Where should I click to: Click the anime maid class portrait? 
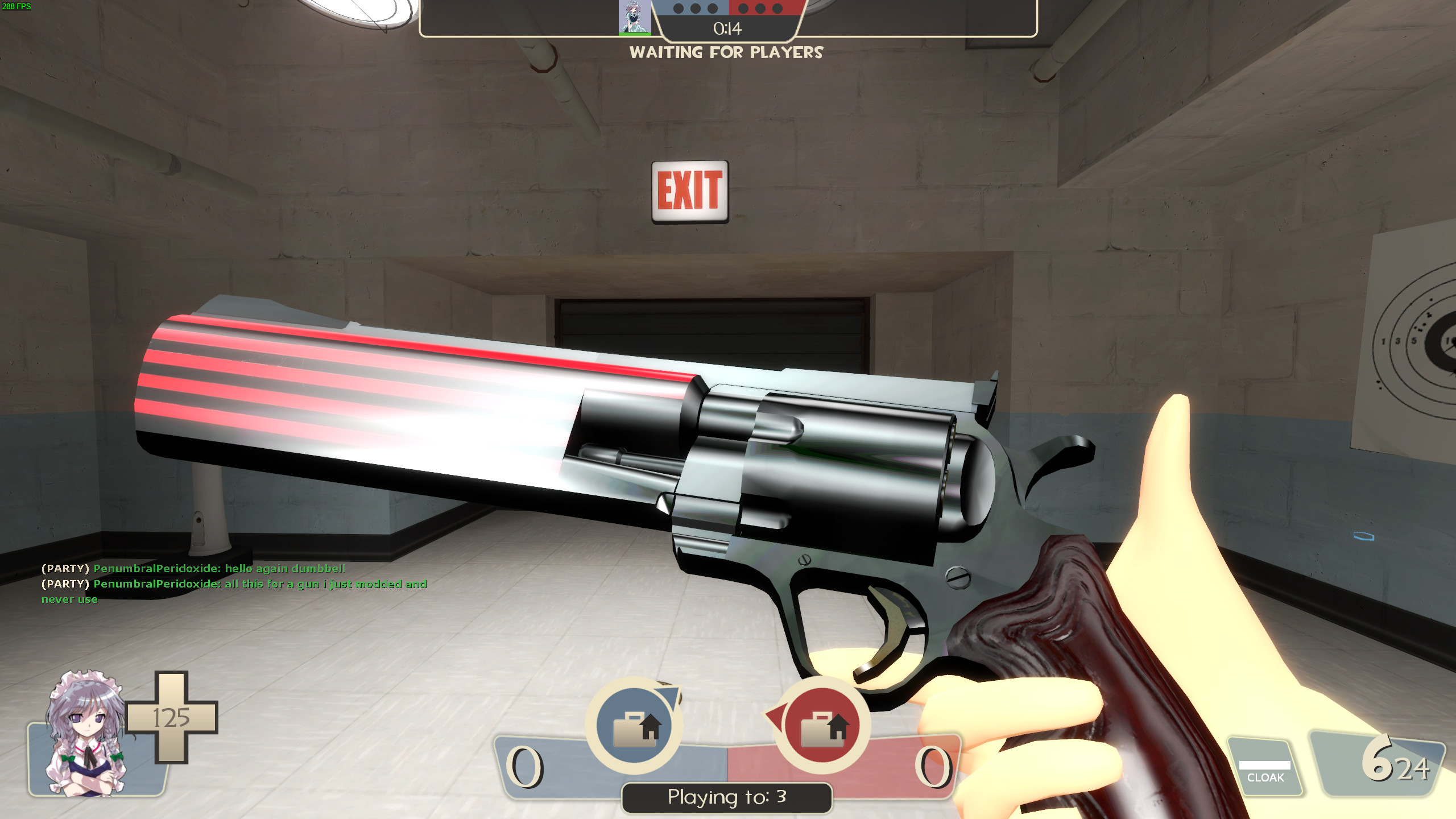tap(85, 739)
